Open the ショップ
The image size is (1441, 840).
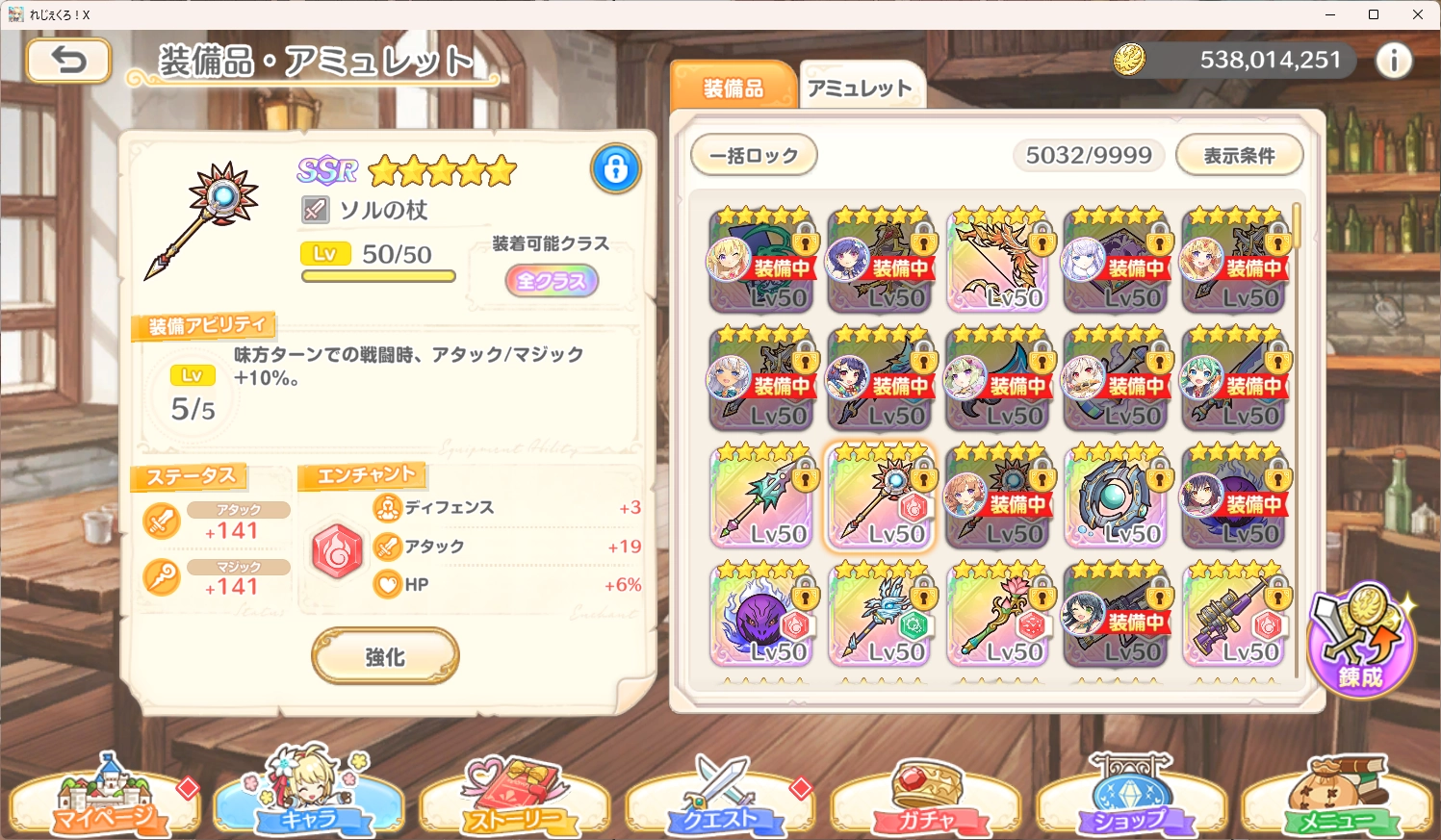click(x=1130, y=801)
